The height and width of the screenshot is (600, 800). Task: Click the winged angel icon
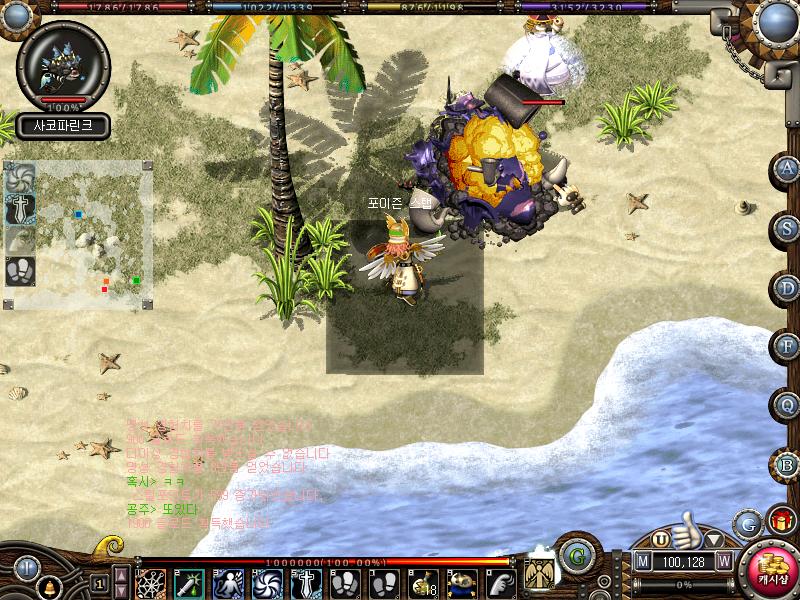(540, 575)
